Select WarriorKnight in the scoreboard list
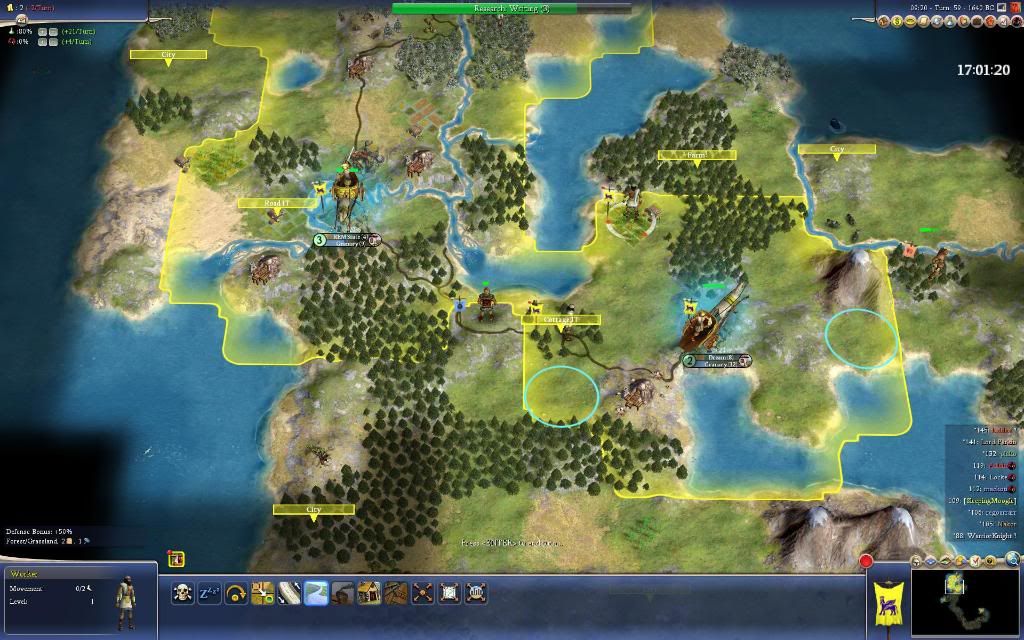Screen dimensions: 1024x640 (985, 536)
